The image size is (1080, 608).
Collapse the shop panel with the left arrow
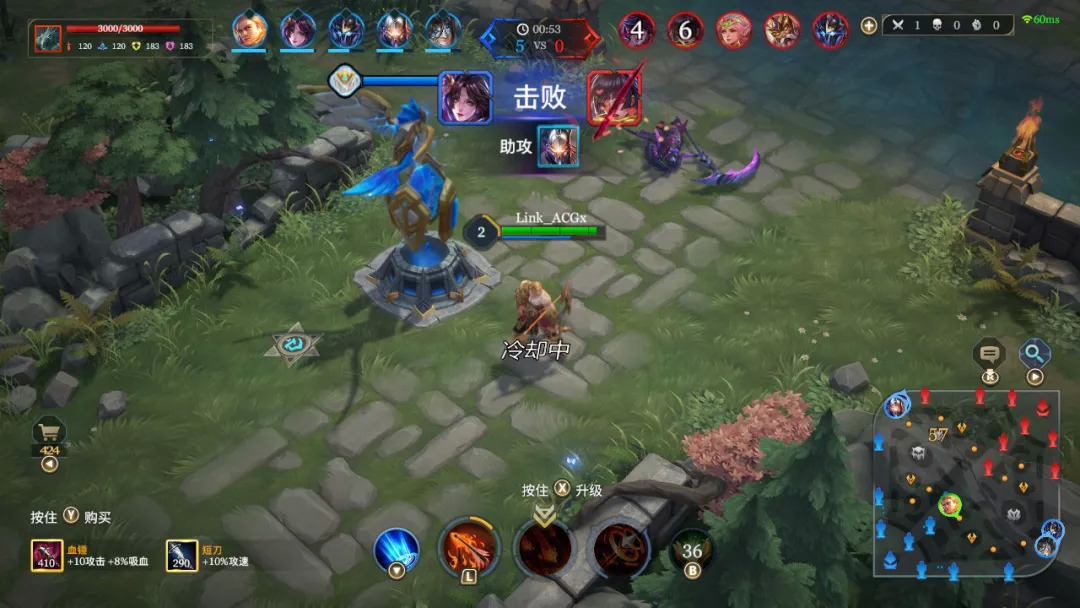[x=49, y=464]
